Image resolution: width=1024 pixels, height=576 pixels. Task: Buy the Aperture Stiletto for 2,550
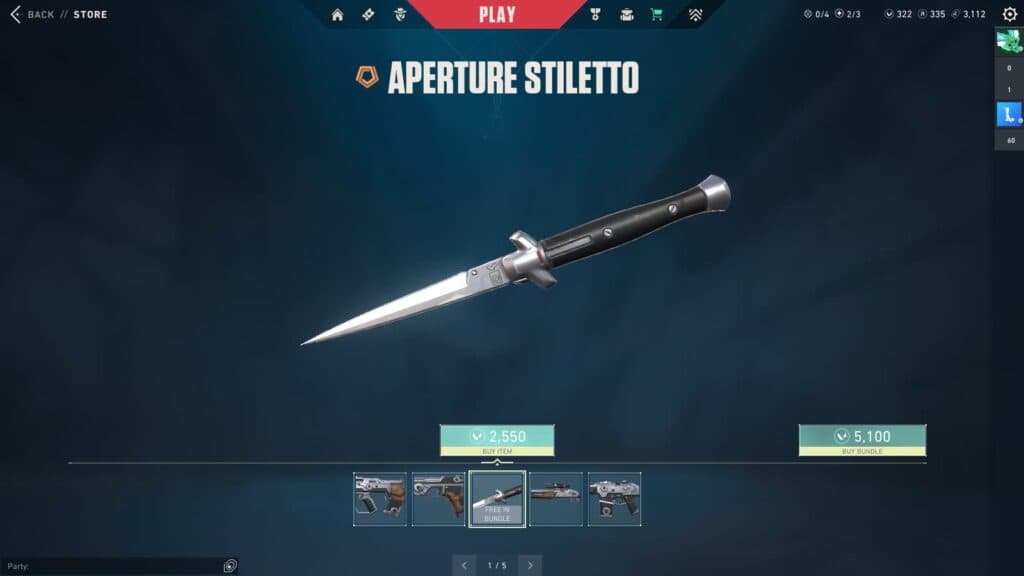click(x=497, y=439)
